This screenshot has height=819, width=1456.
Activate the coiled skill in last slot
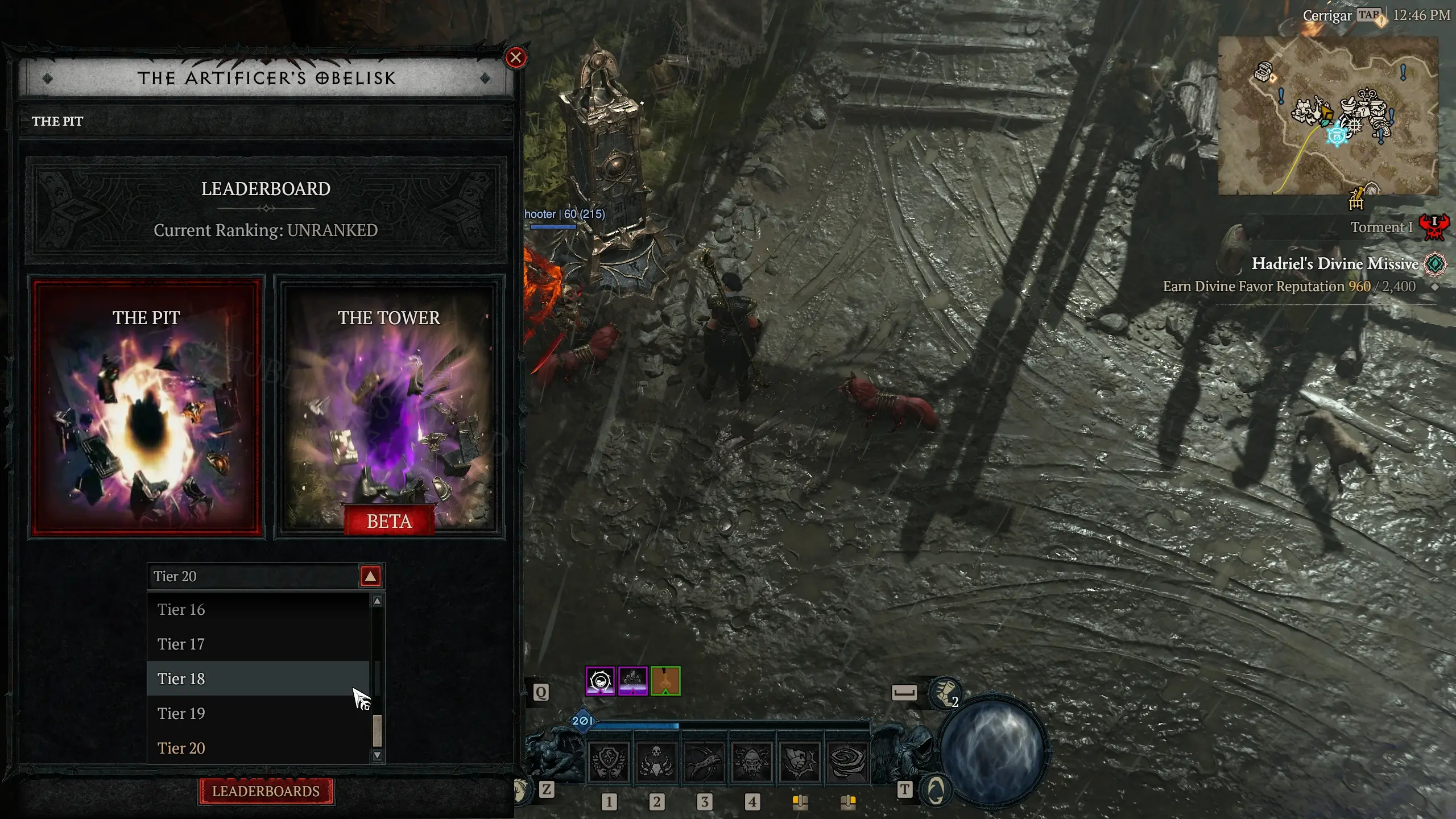[x=847, y=762]
